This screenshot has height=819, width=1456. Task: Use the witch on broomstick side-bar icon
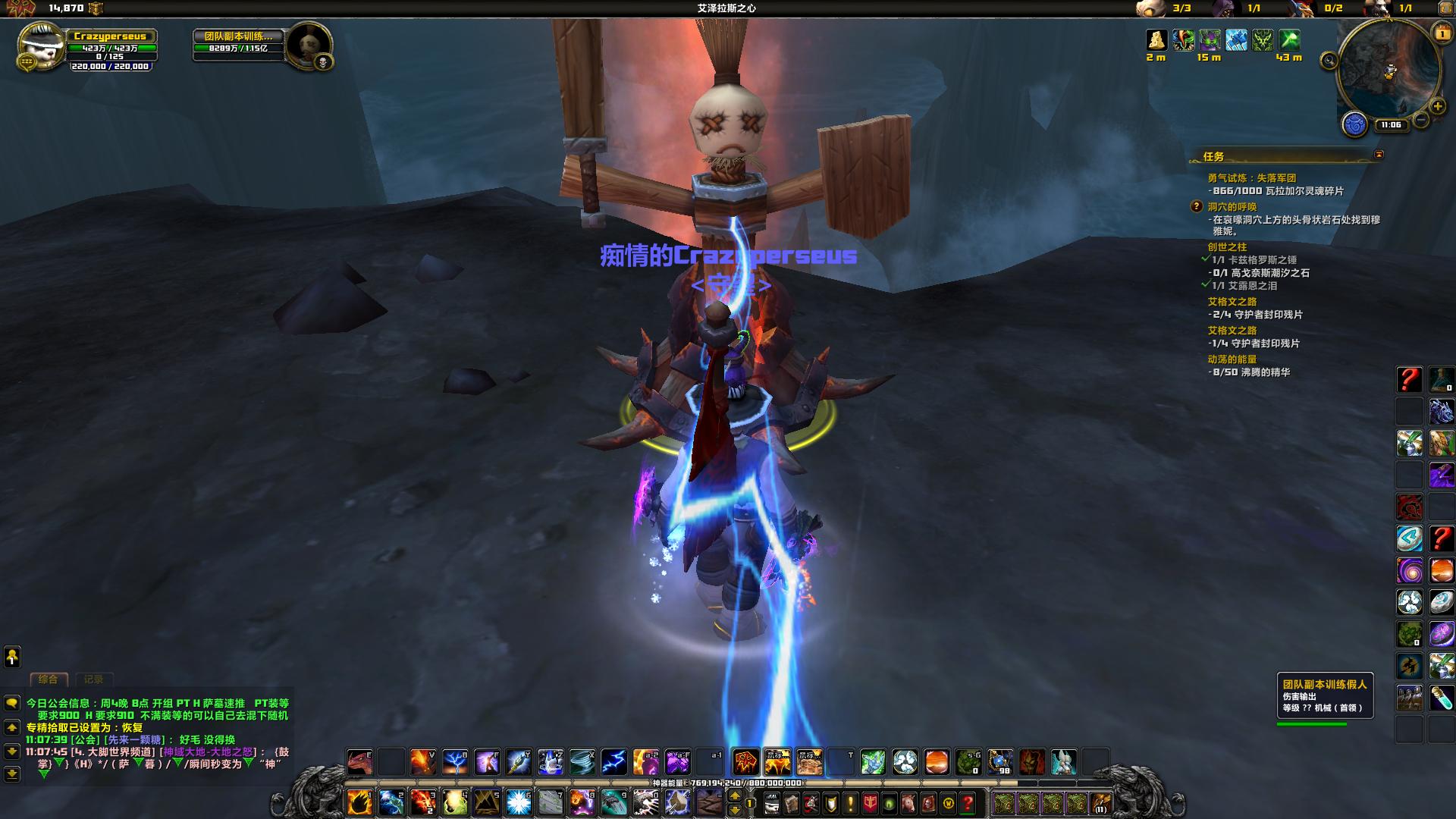coord(1409,667)
